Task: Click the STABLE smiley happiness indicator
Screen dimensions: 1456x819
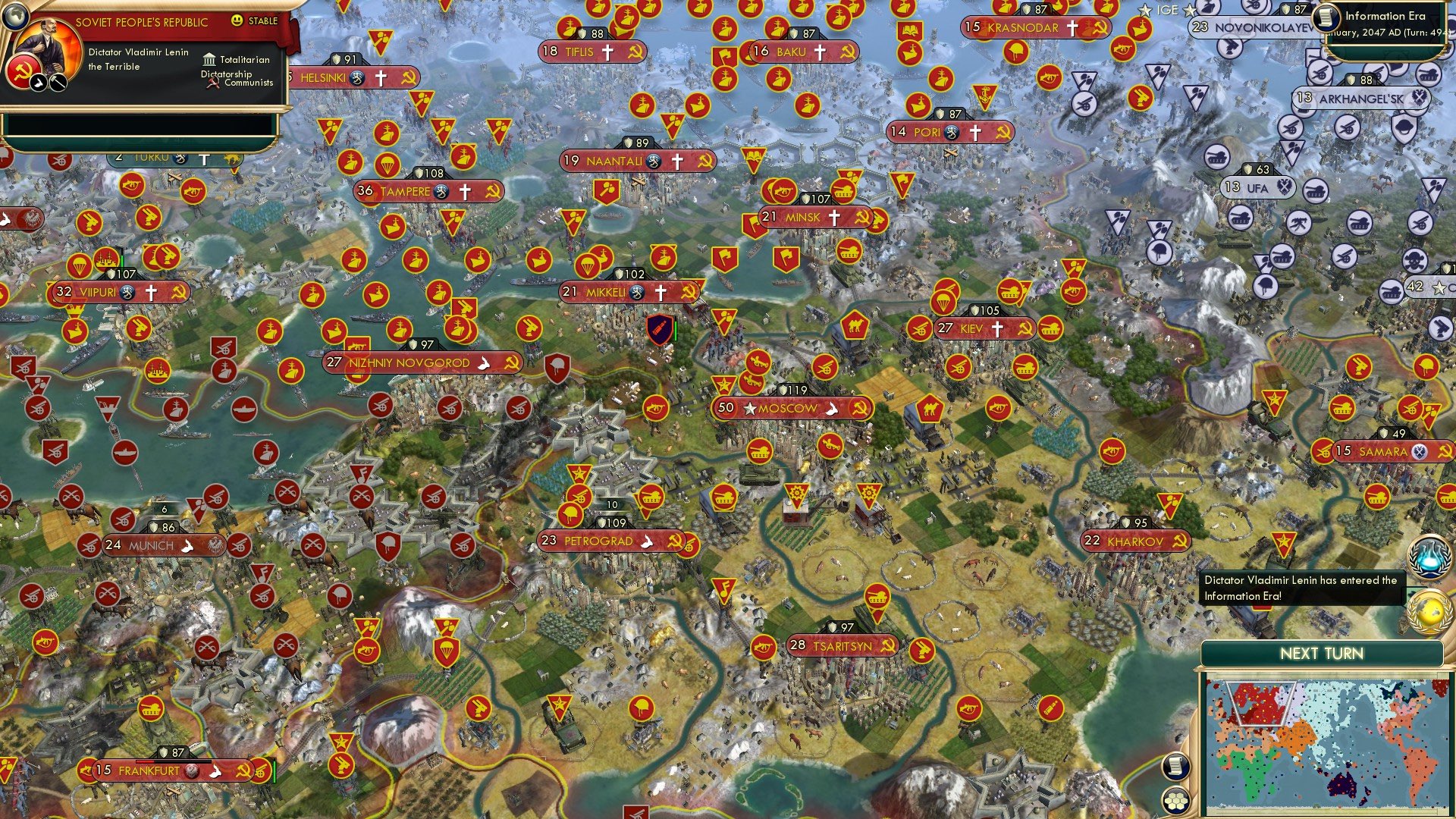Action: (237, 20)
